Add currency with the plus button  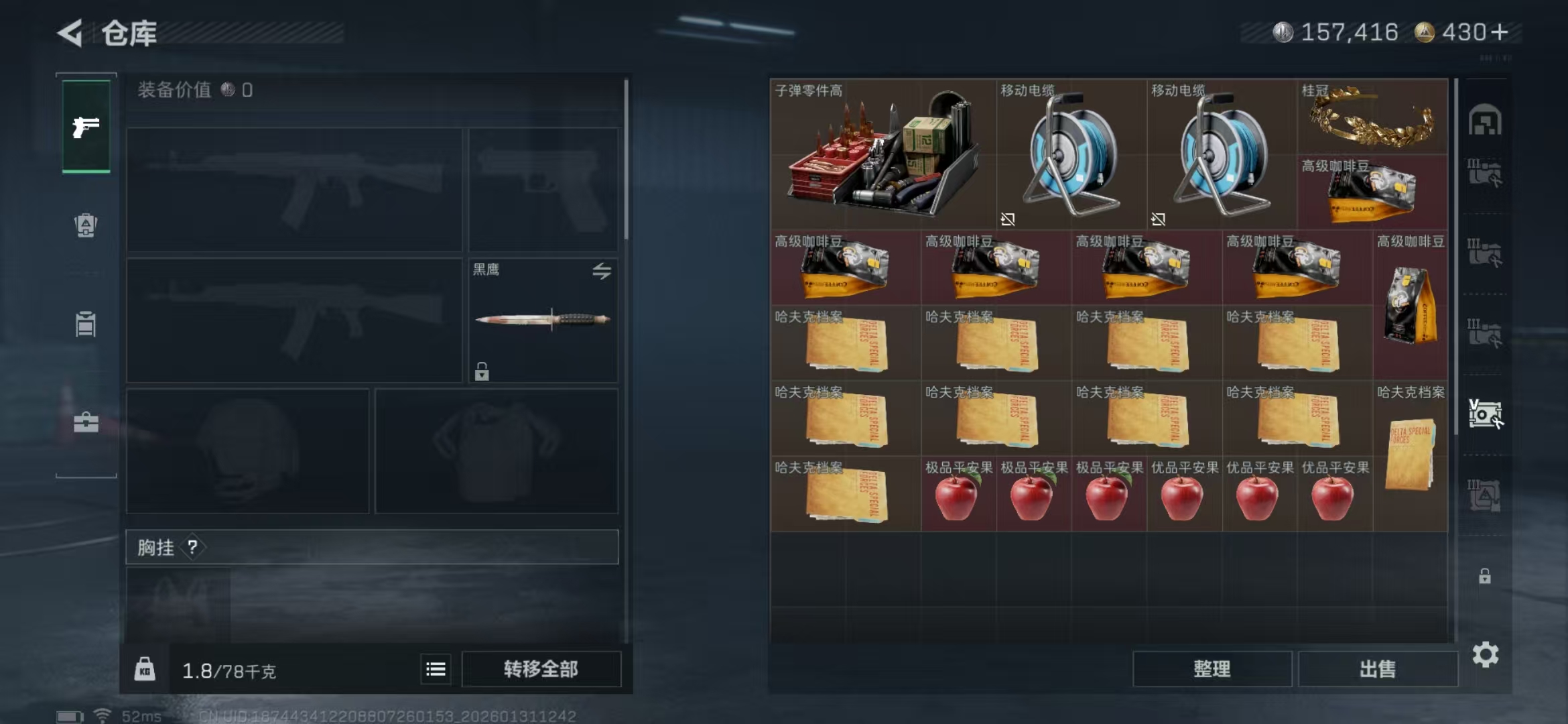click(1500, 32)
